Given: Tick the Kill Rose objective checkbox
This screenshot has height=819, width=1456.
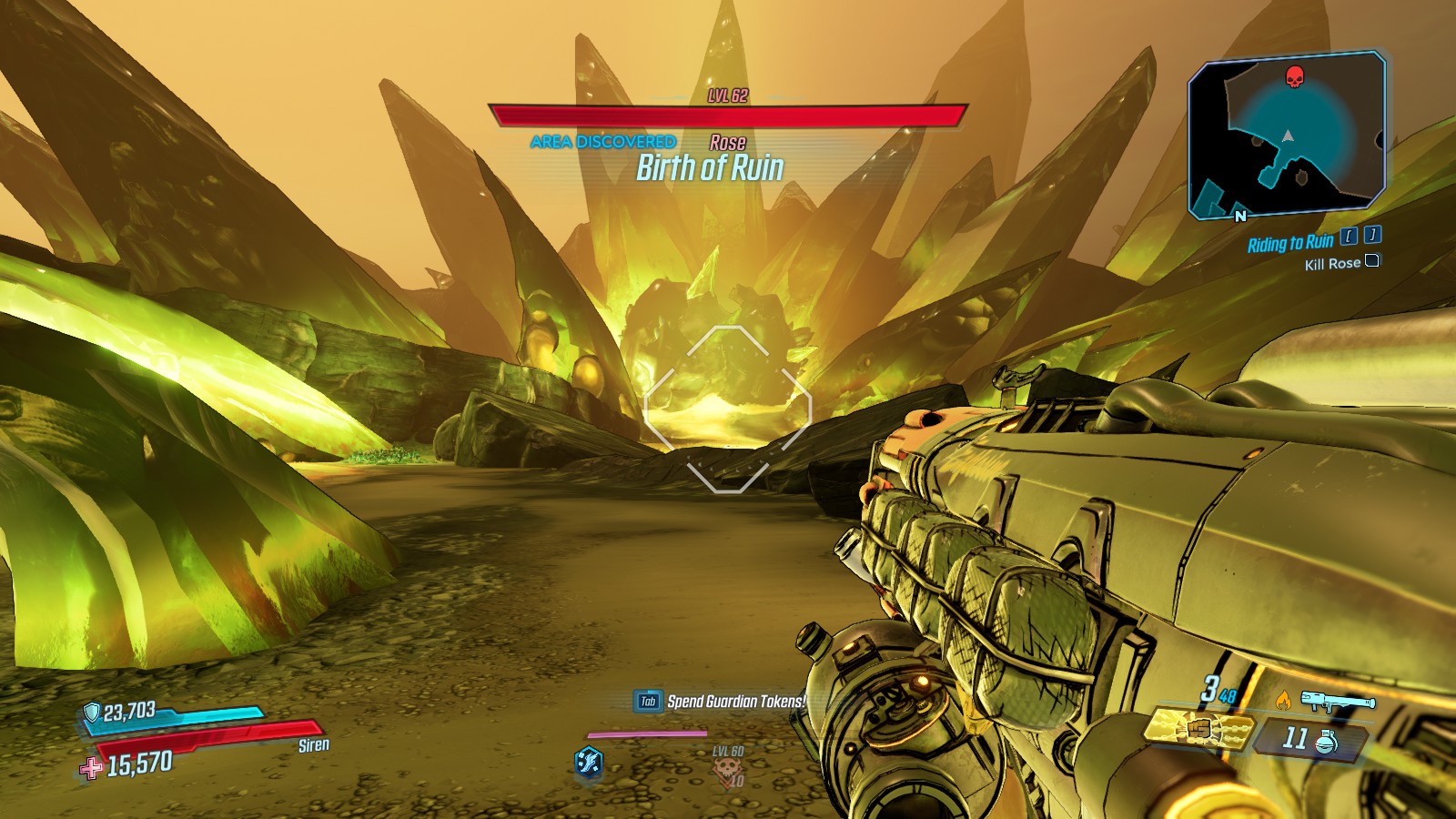Looking at the screenshot, I should [1372, 261].
